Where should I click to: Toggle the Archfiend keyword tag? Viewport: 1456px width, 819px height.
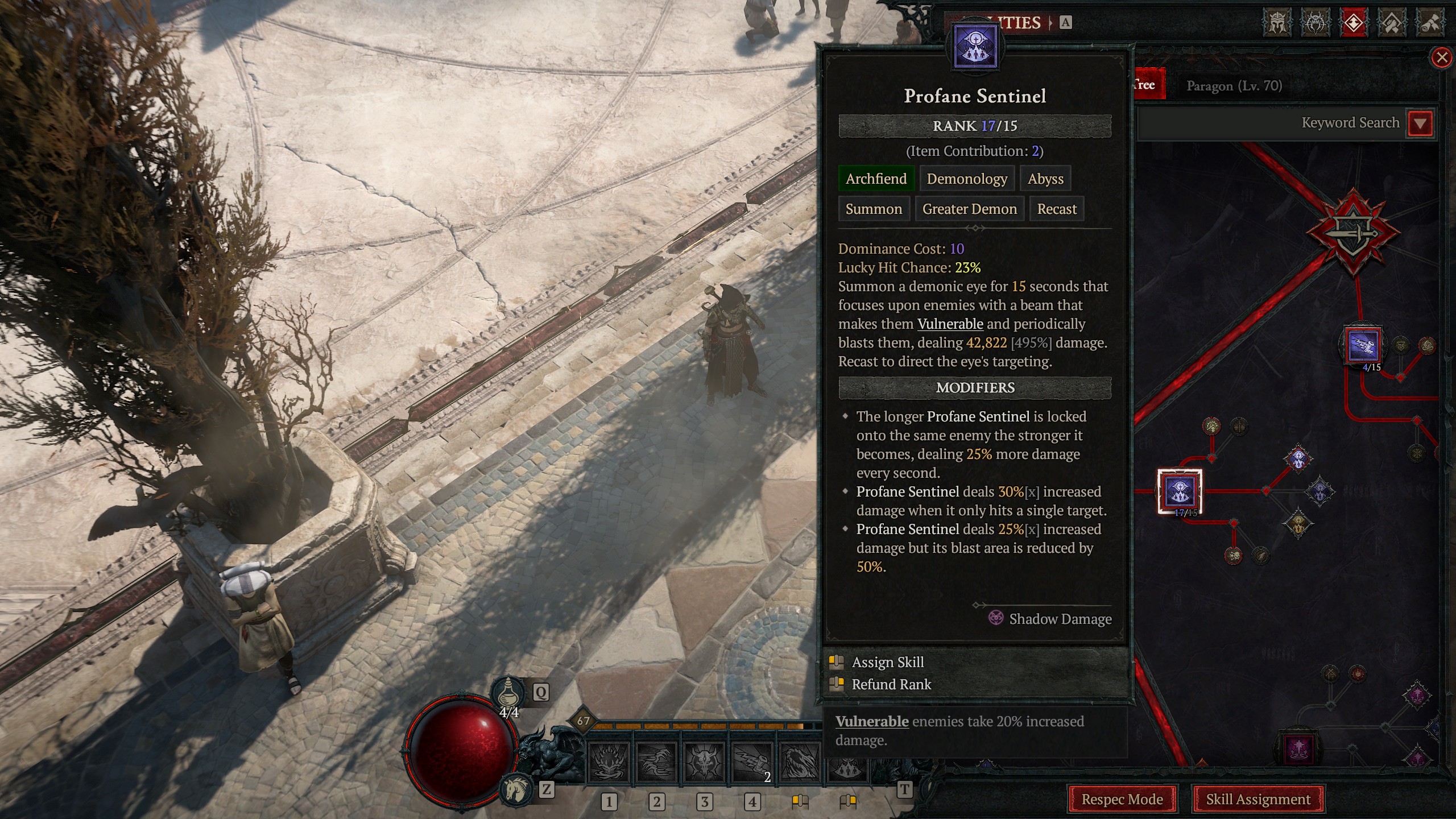tap(876, 179)
